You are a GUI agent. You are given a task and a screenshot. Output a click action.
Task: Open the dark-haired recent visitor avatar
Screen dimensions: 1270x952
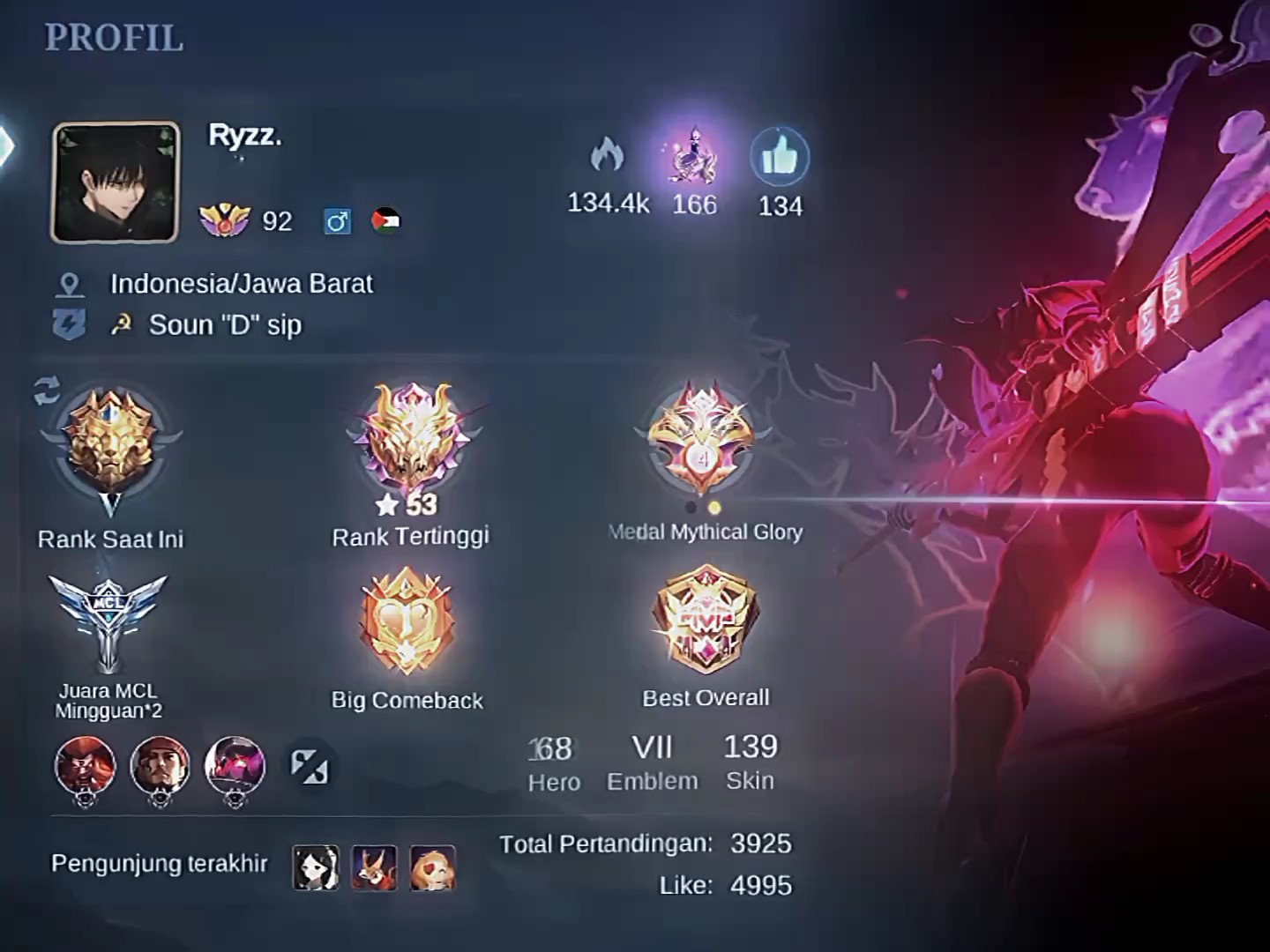(316, 866)
